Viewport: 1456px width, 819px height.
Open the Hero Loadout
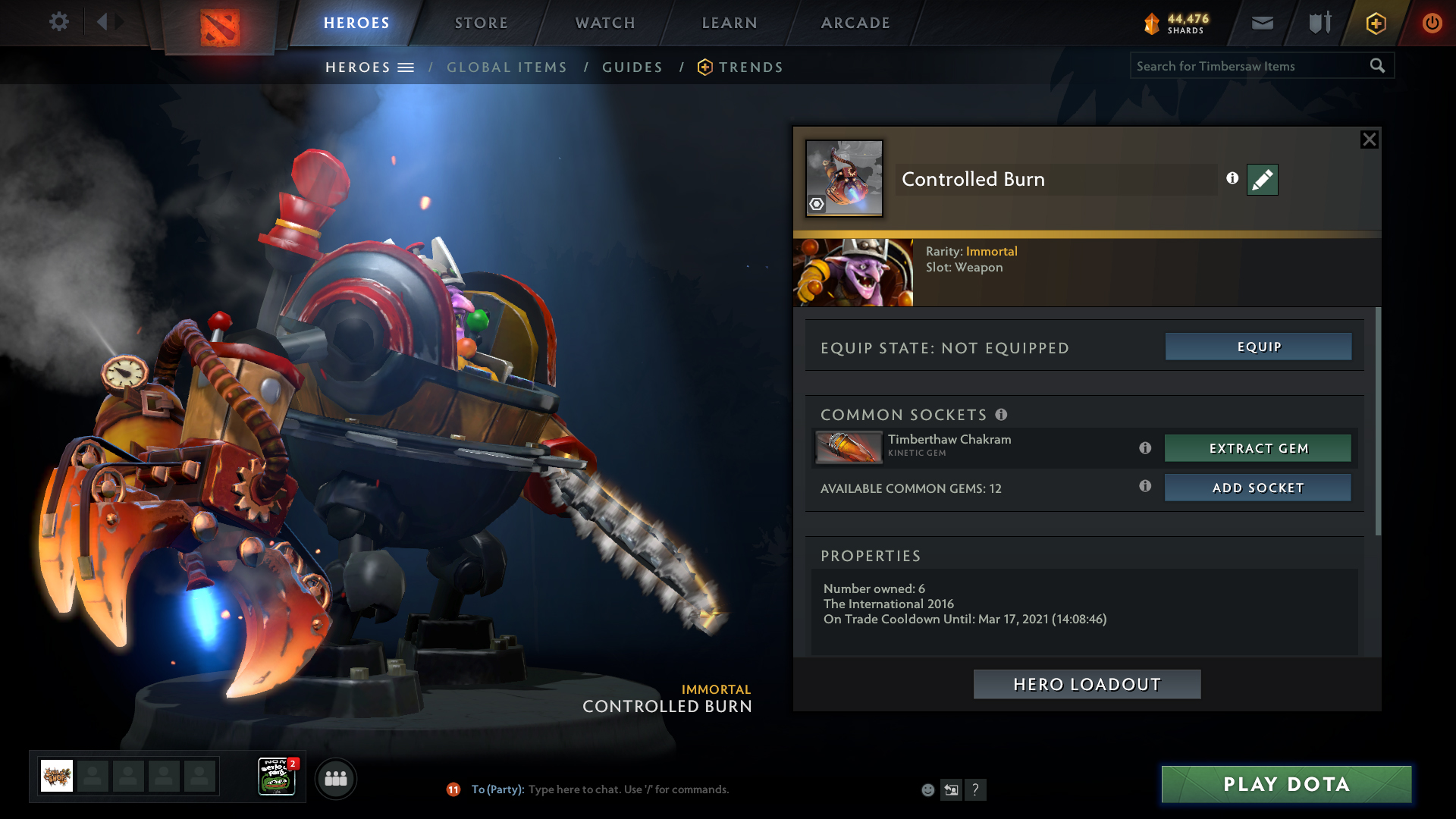tap(1087, 684)
